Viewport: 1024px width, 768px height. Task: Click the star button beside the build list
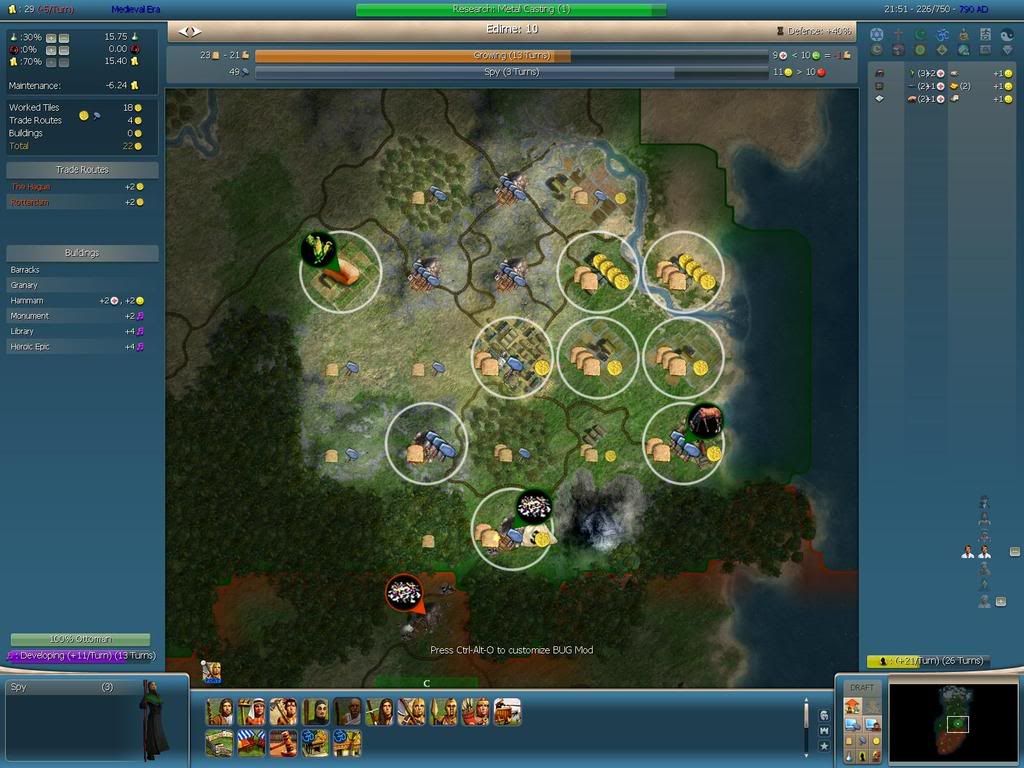[823, 746]
